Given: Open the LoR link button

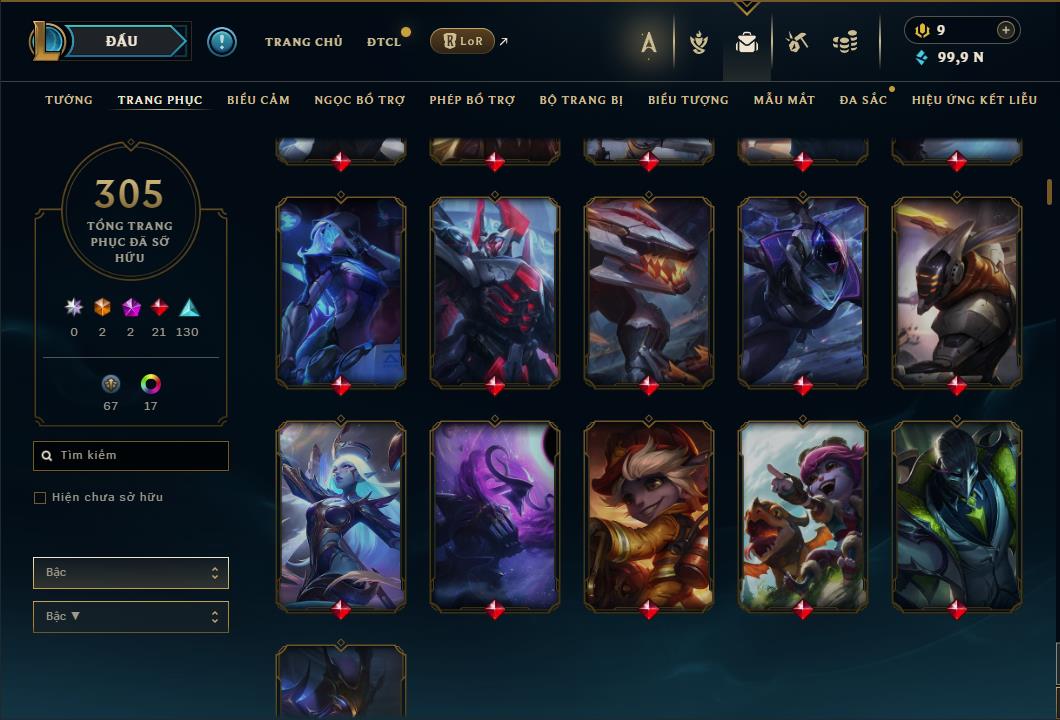Looking at the screenshot, I should coord(462,41).
